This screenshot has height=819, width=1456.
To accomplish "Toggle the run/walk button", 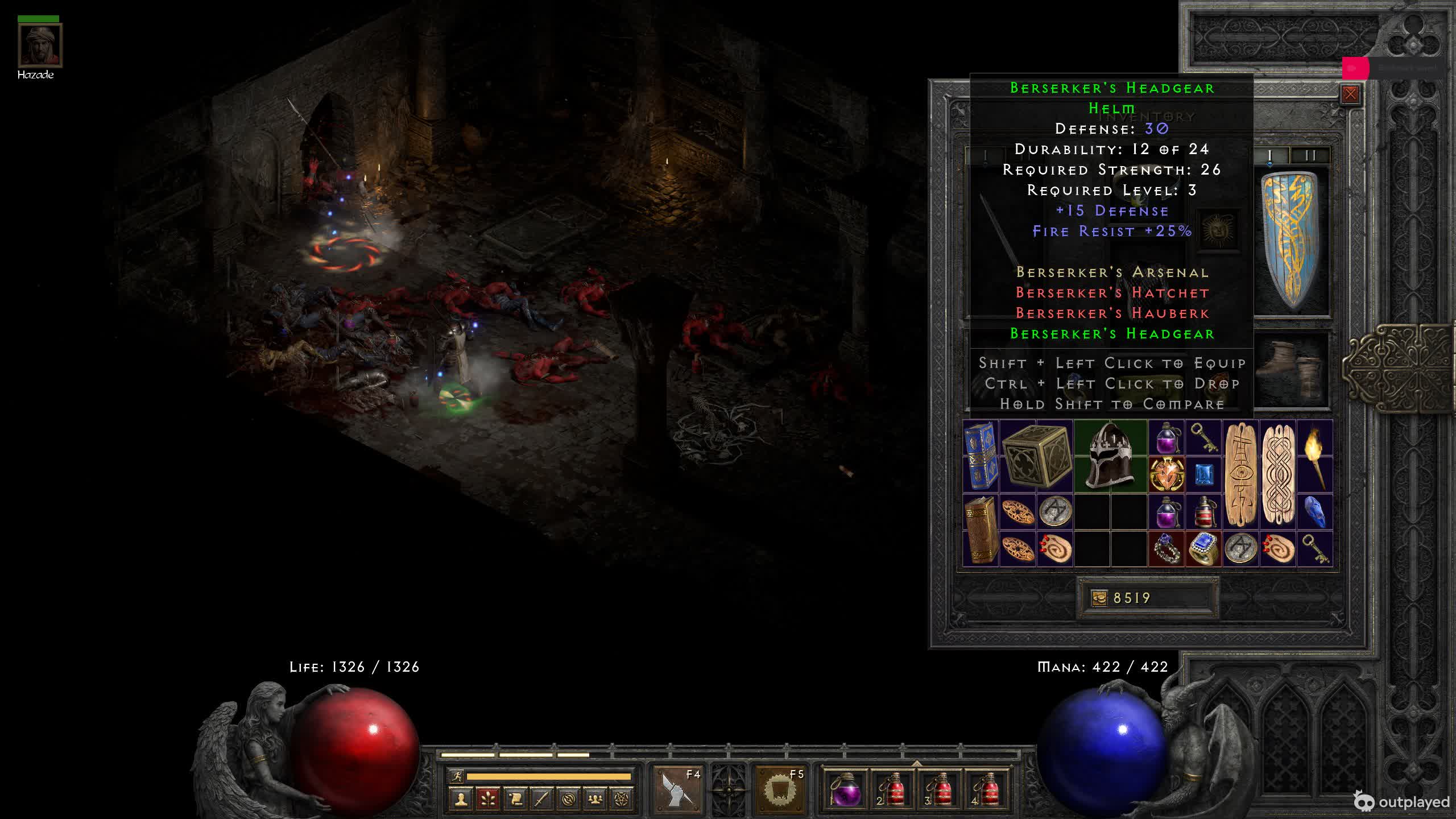I will 456,776.
